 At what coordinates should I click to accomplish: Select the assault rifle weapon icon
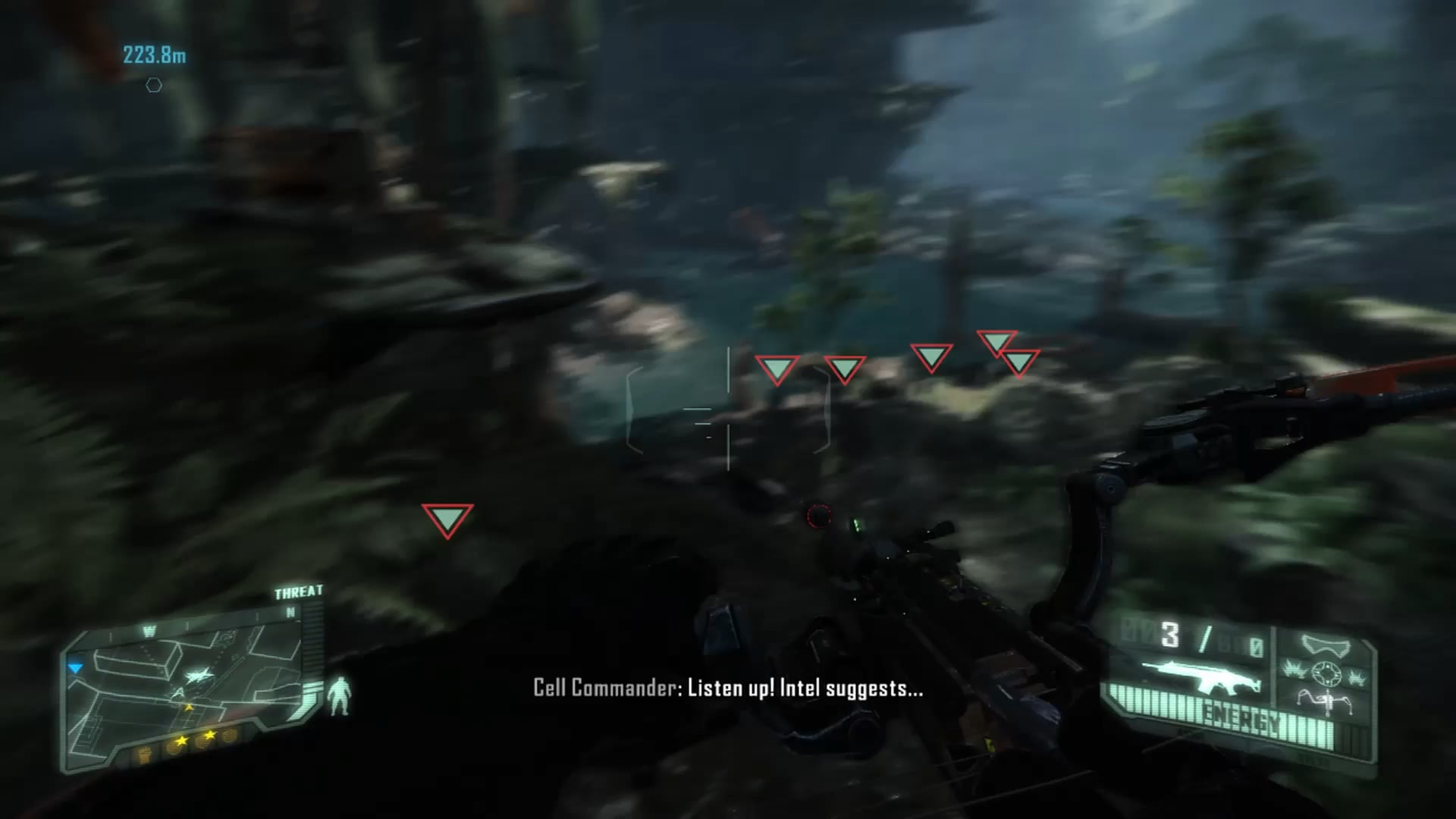click(x=1200, y=676)
